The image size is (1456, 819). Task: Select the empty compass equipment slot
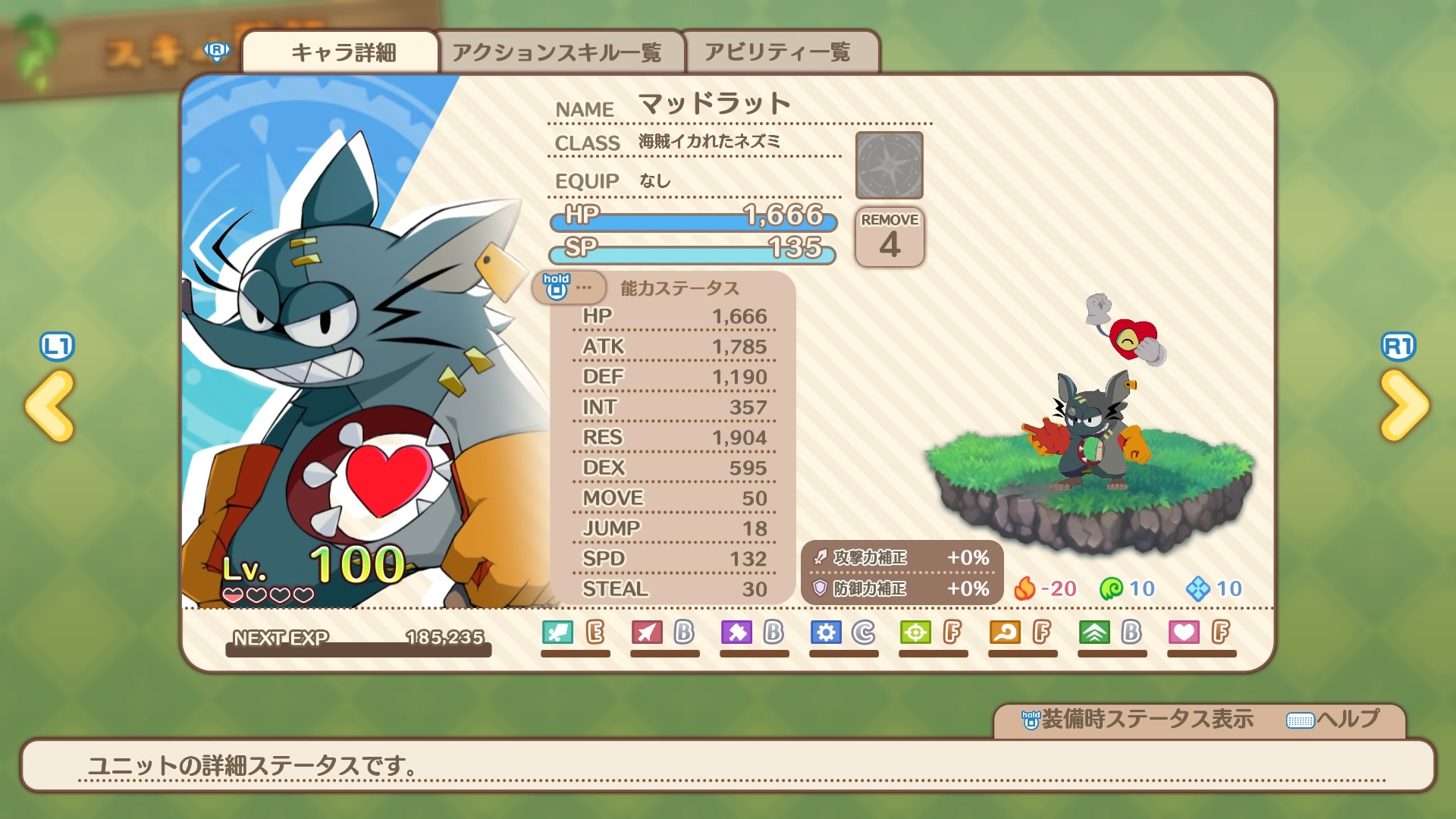(x=889, y=165)
